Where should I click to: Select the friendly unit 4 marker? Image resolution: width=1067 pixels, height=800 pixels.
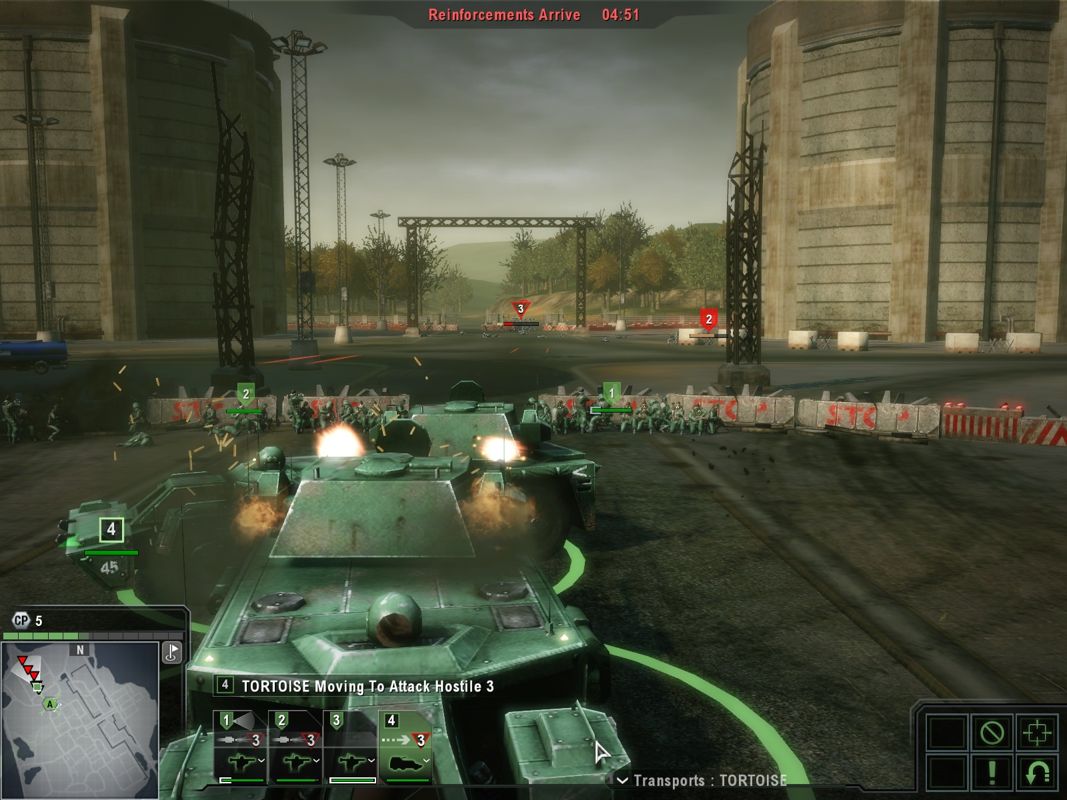click(111, 528)
